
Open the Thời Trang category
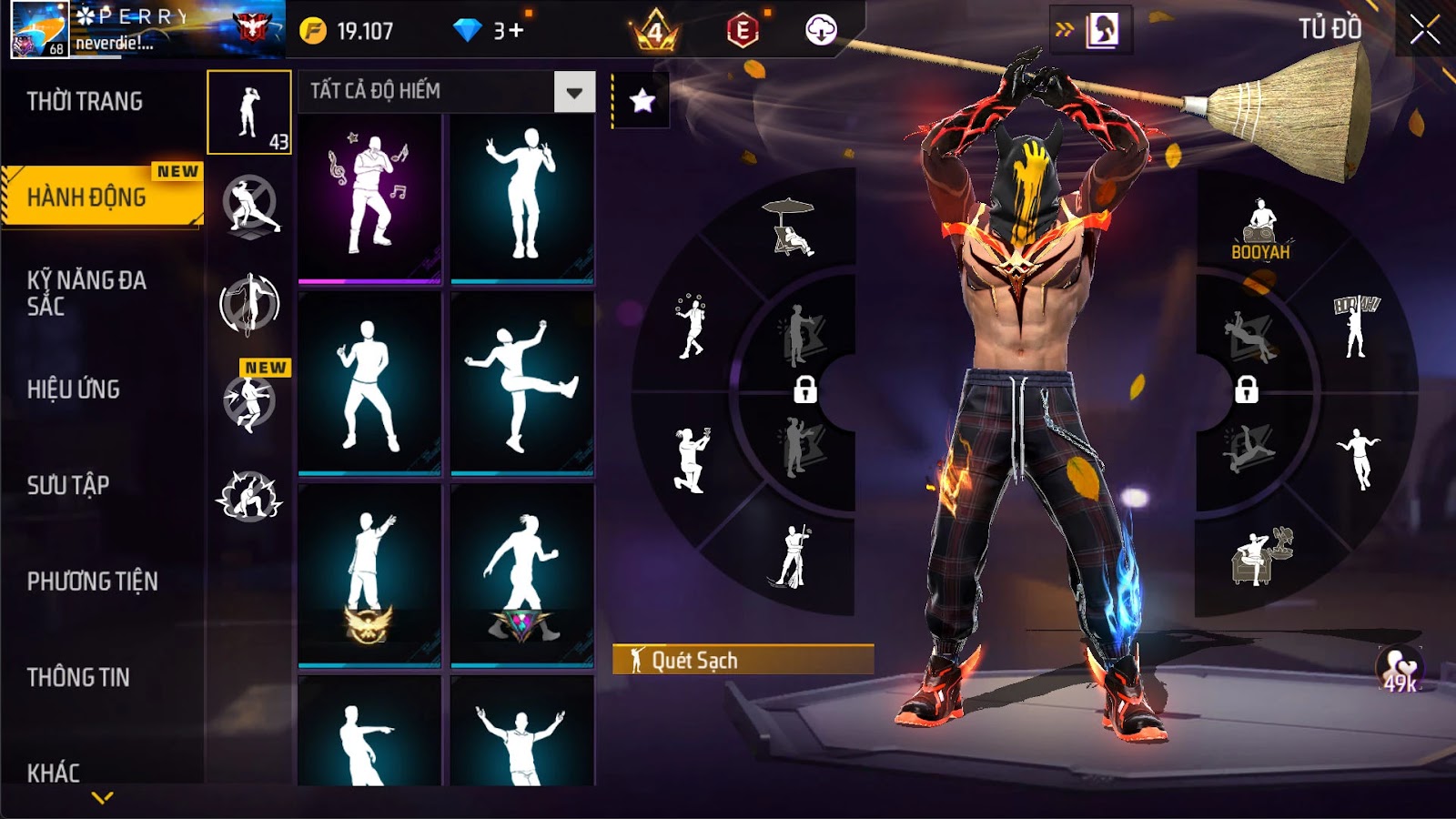tap(85, 101)
